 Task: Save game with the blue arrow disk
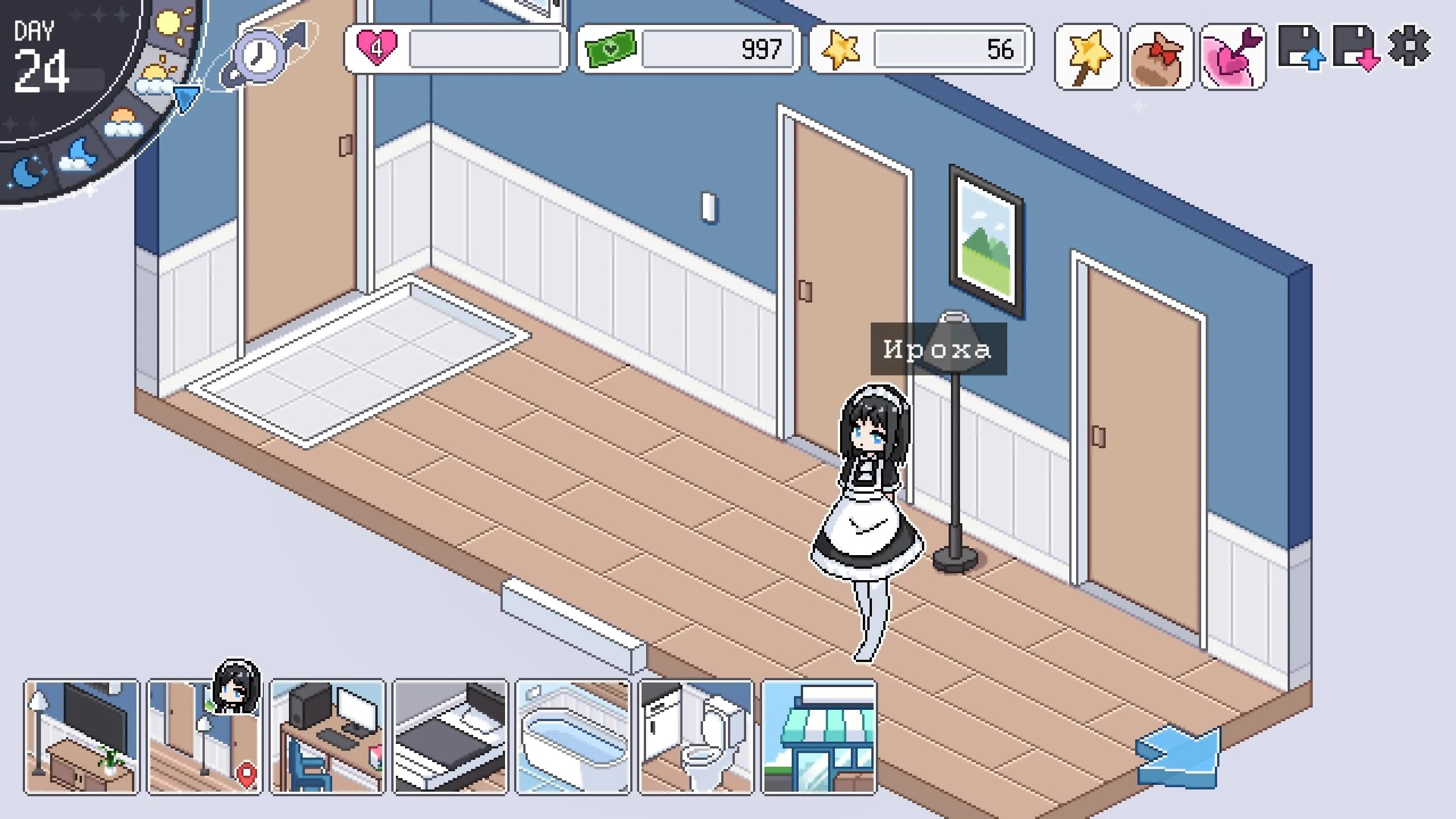click(1301, 48)
